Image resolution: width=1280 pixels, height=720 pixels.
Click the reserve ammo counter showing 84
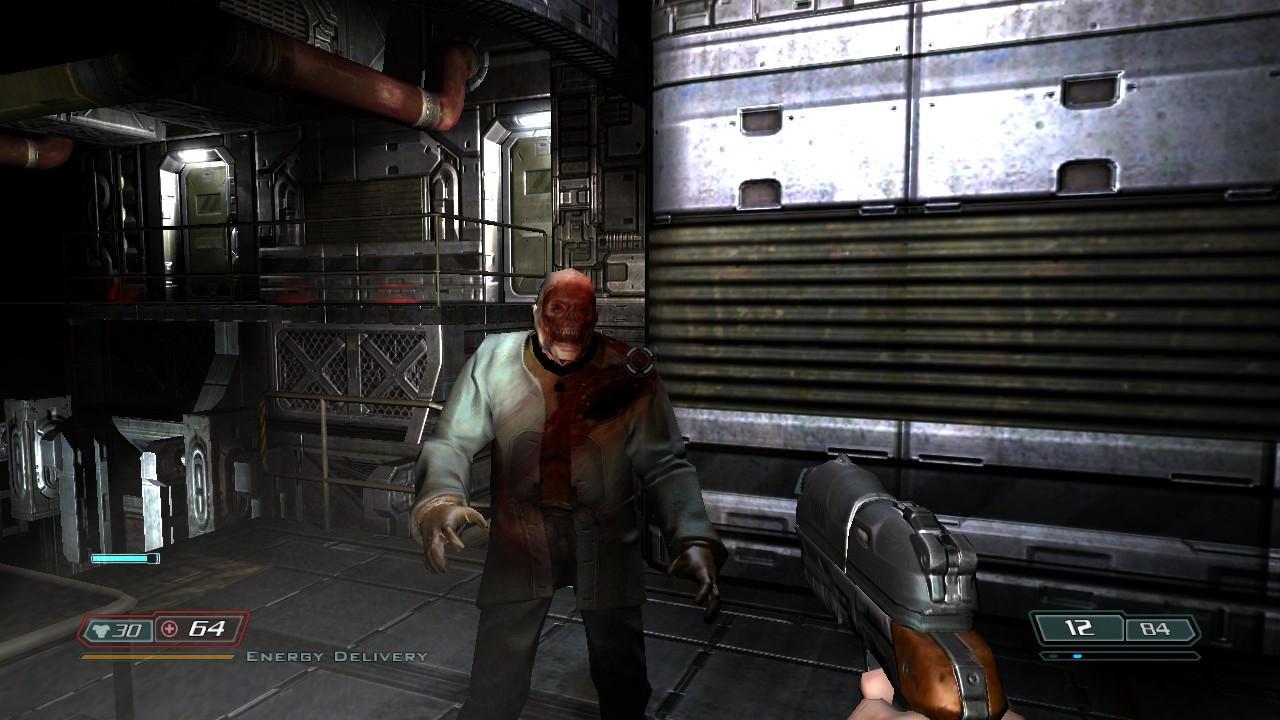click(x=1154, y=628)
